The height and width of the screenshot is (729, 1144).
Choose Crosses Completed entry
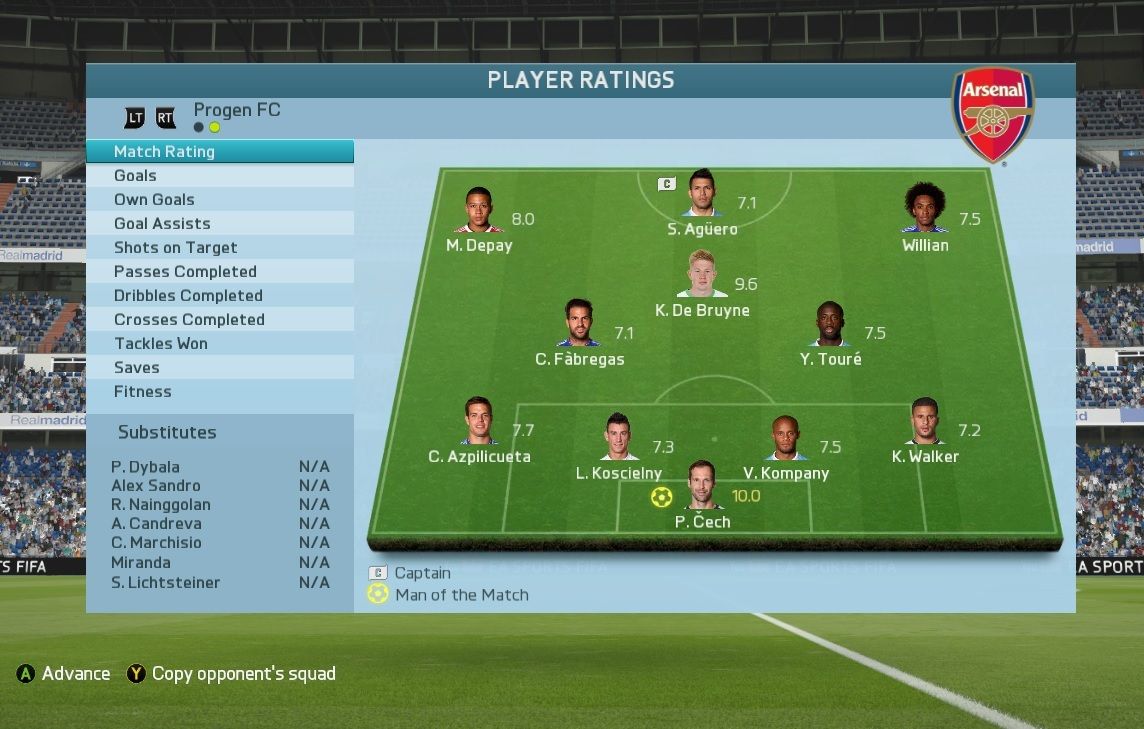(220, 320)
